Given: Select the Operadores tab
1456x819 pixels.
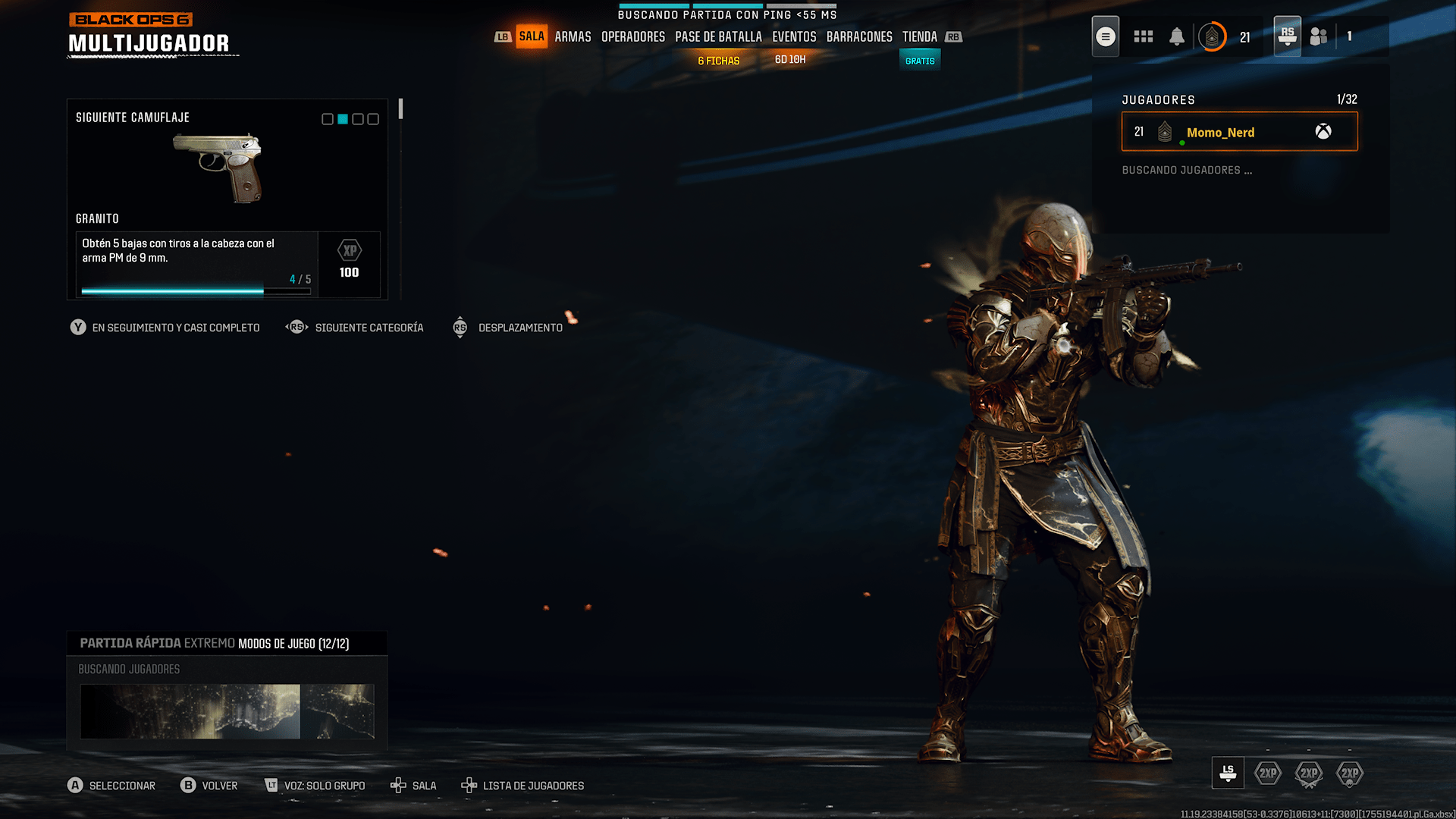Looking at the screenshot, I should click(632, 36).
